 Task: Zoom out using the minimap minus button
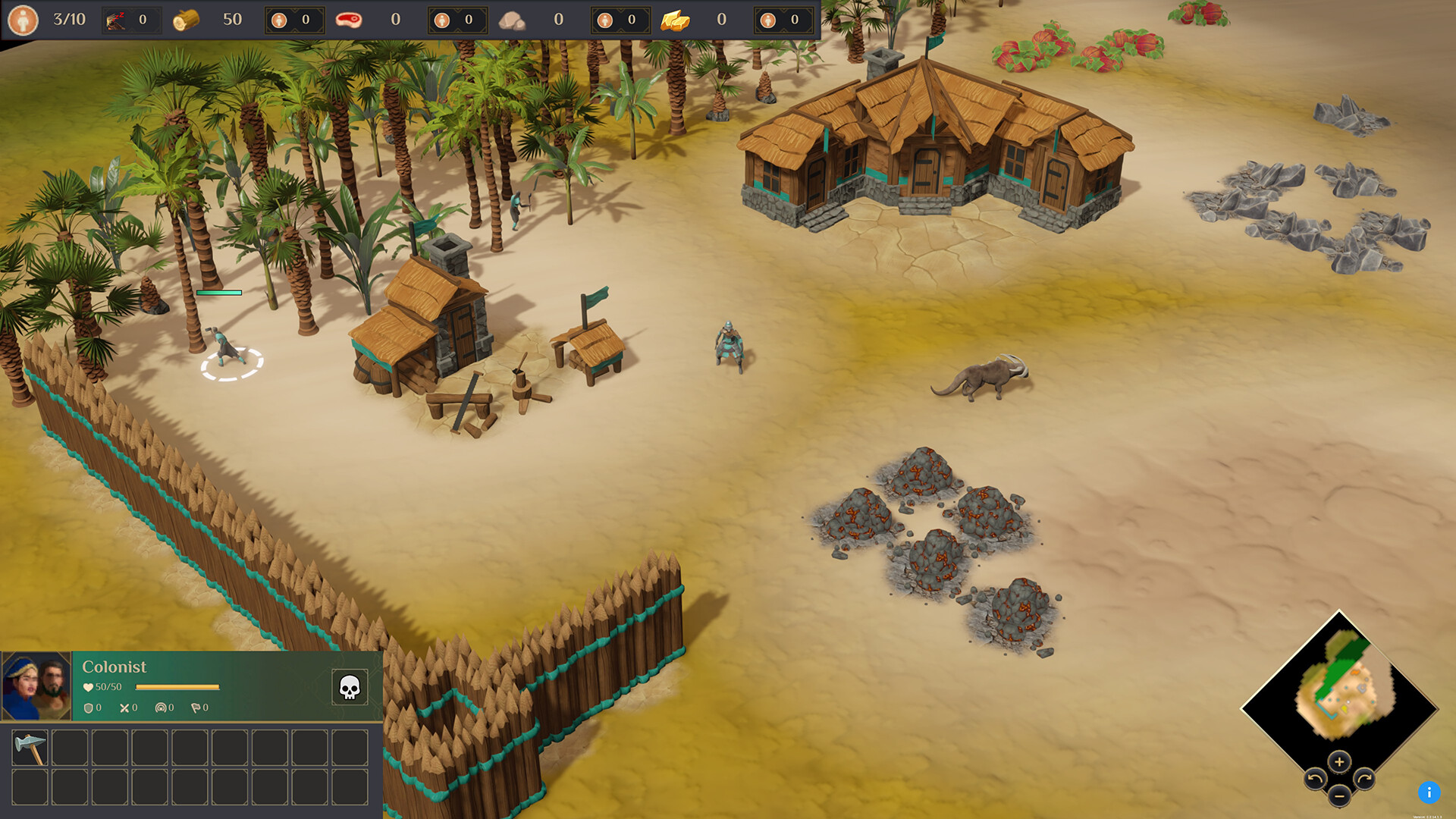1338,796
